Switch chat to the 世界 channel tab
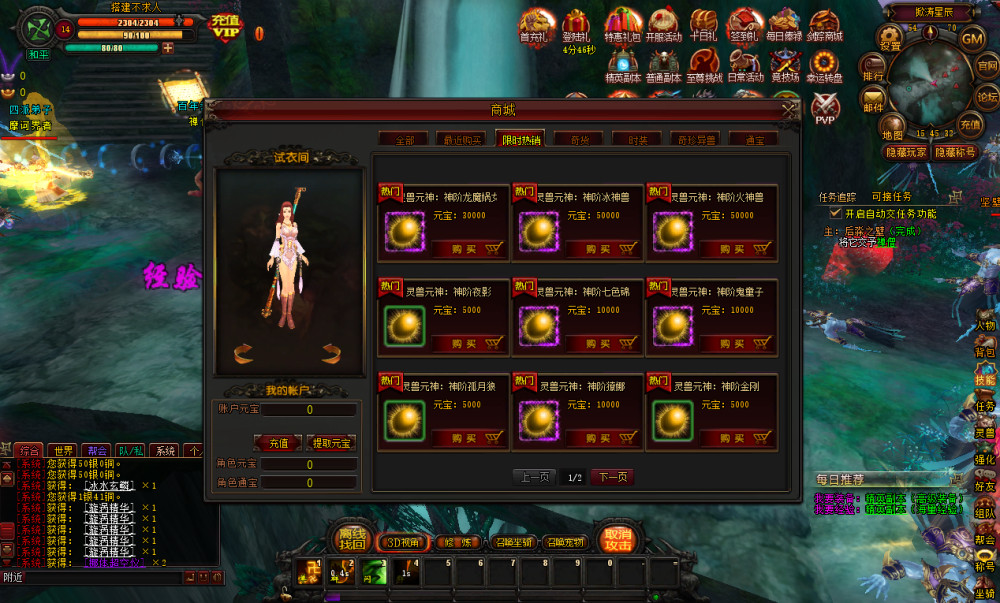 (x=65, y=451)
